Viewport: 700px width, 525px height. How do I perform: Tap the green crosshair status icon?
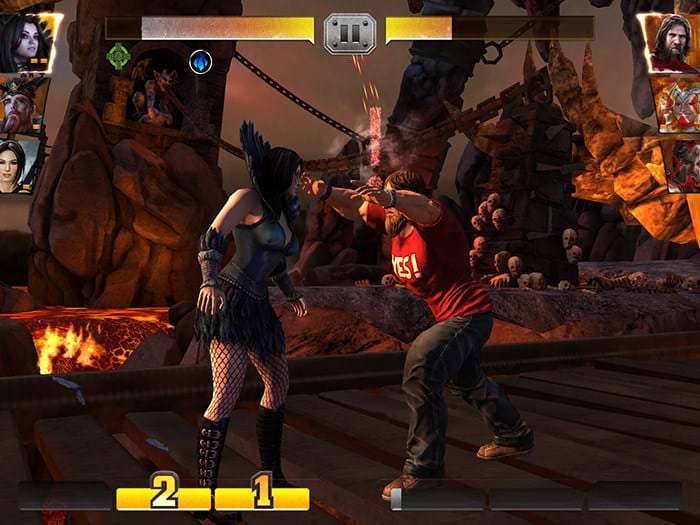(119, 58)
